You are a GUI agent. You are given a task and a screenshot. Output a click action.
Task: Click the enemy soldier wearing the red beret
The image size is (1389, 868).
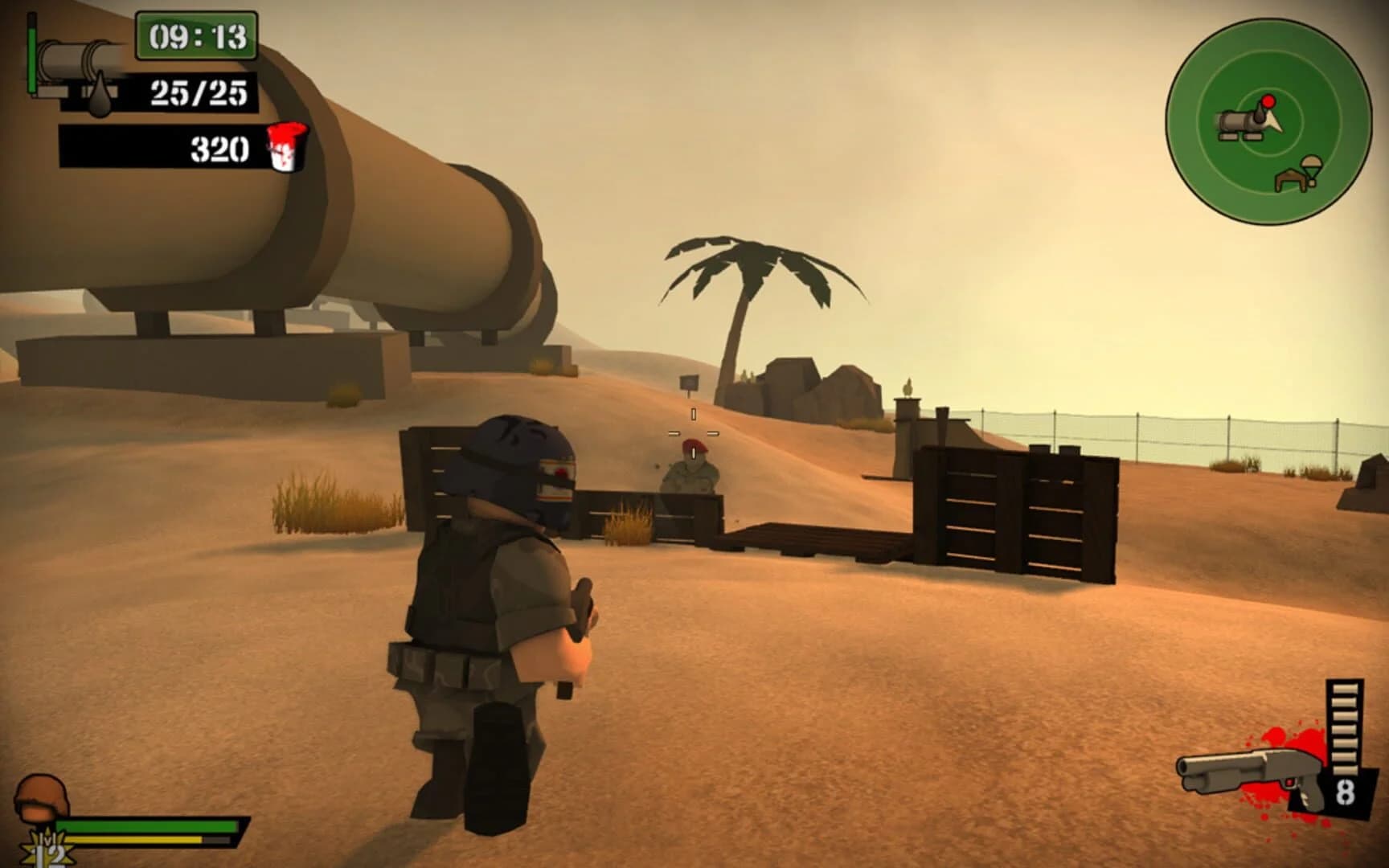pos(691,465)
